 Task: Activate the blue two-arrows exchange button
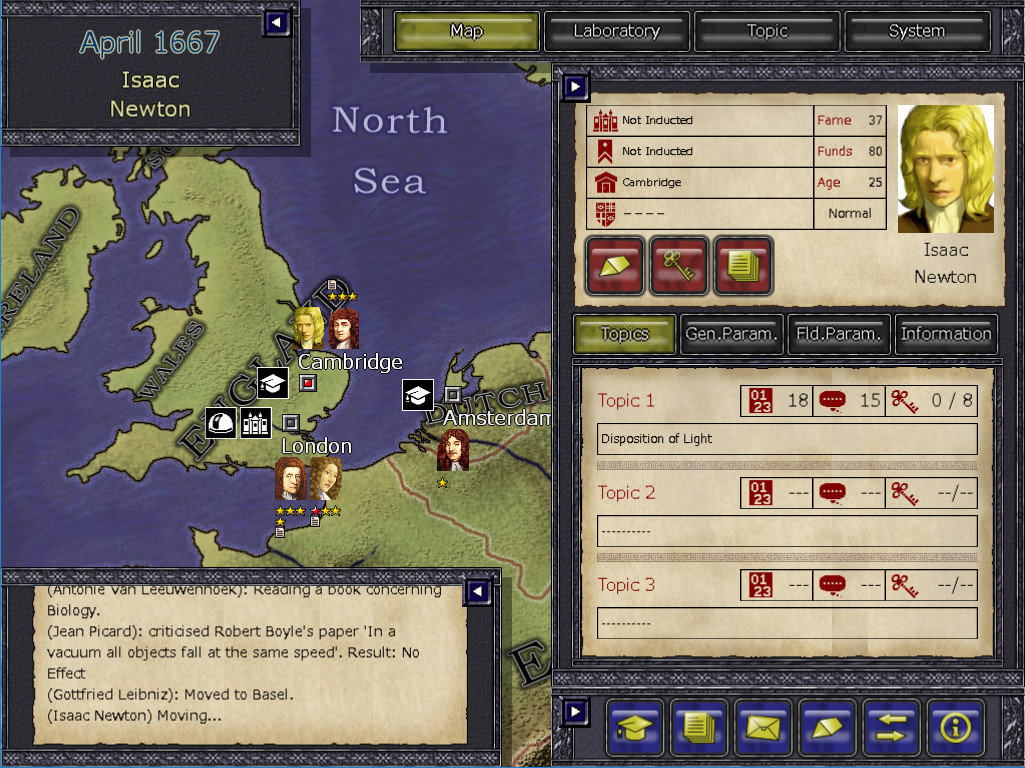pyautogui.click(x=892, y=726)
